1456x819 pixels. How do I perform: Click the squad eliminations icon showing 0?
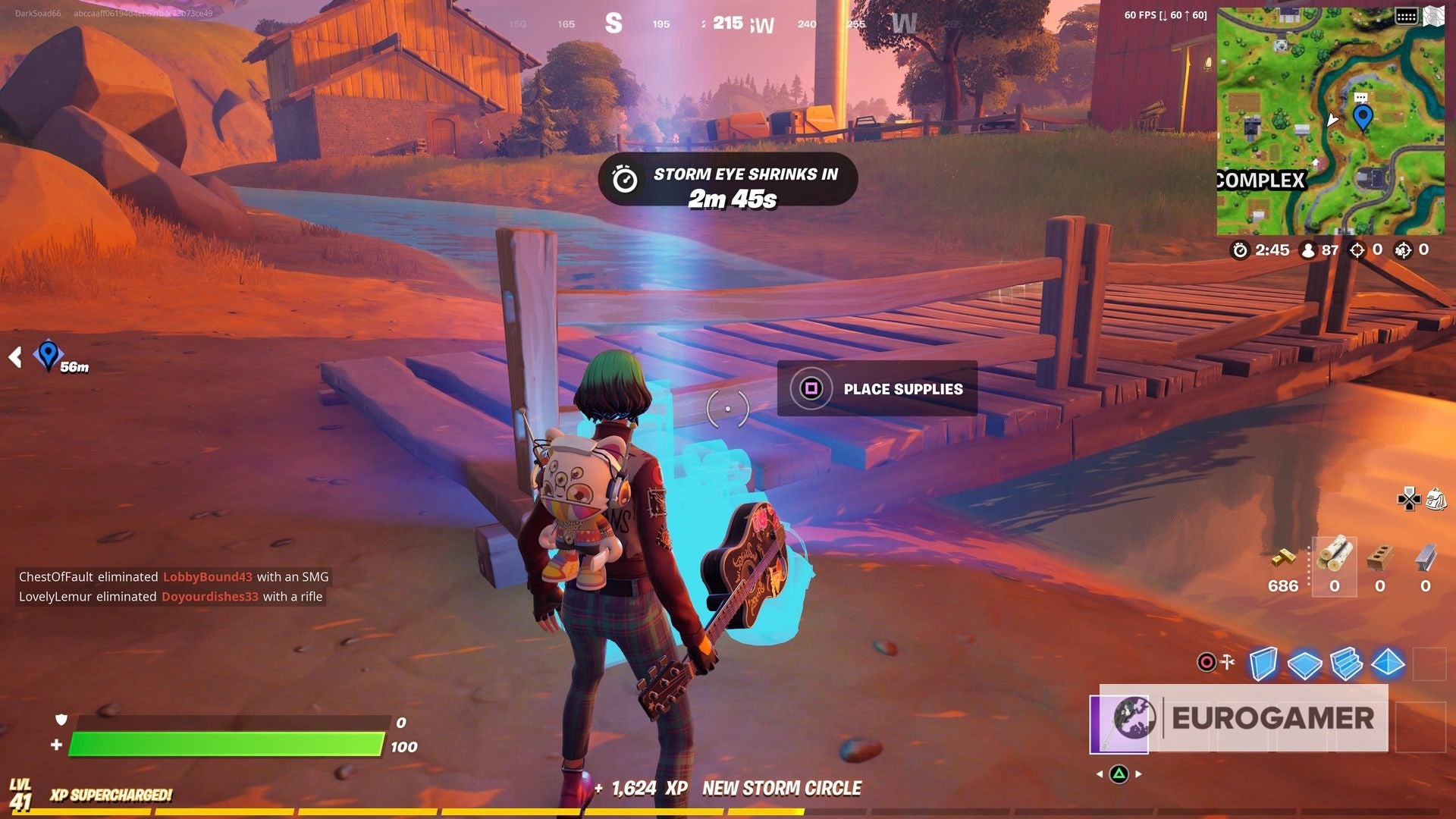click(x=1402, y=249)
